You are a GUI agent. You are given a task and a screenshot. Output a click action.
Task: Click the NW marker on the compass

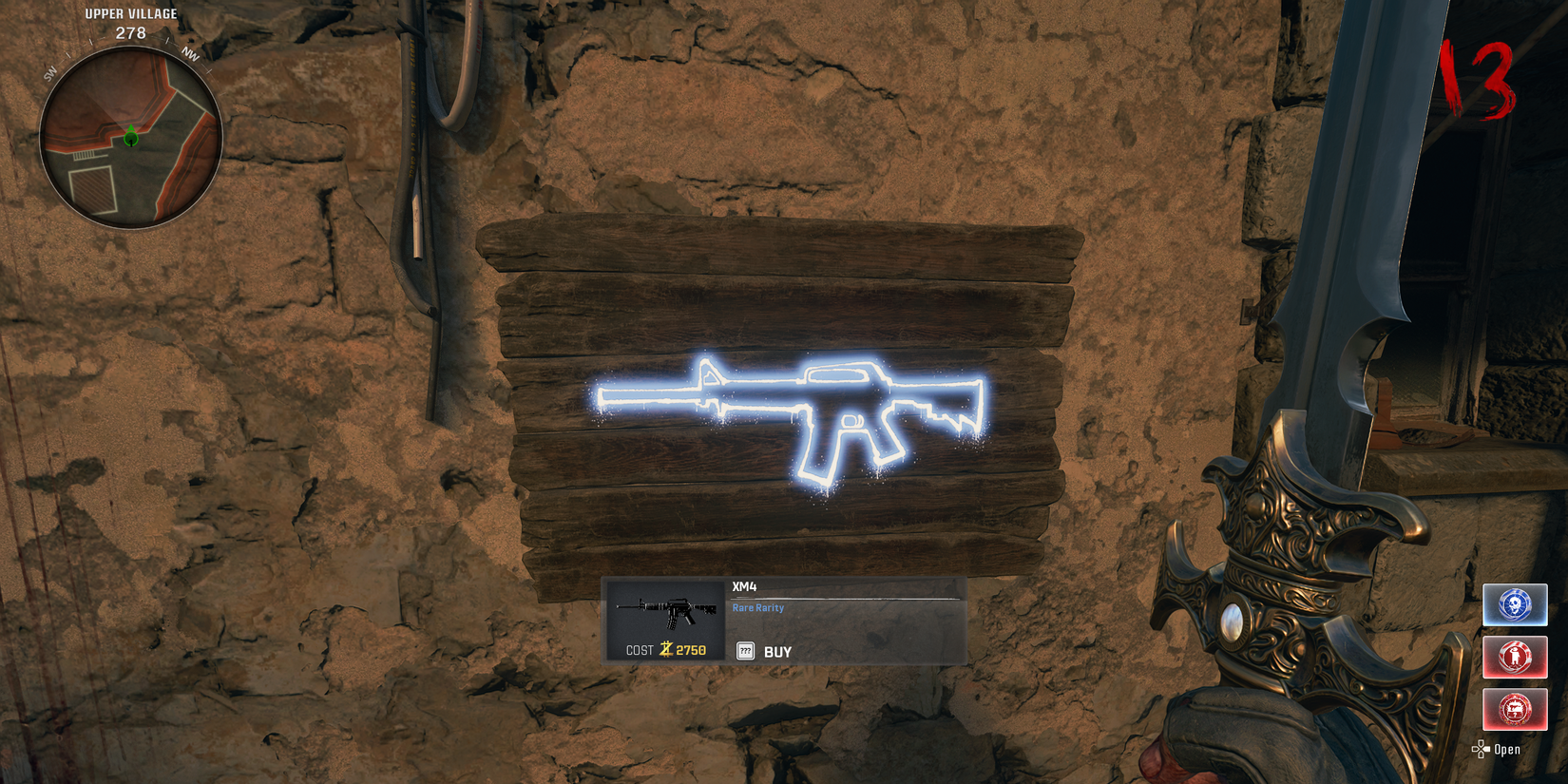pos(190,54)
